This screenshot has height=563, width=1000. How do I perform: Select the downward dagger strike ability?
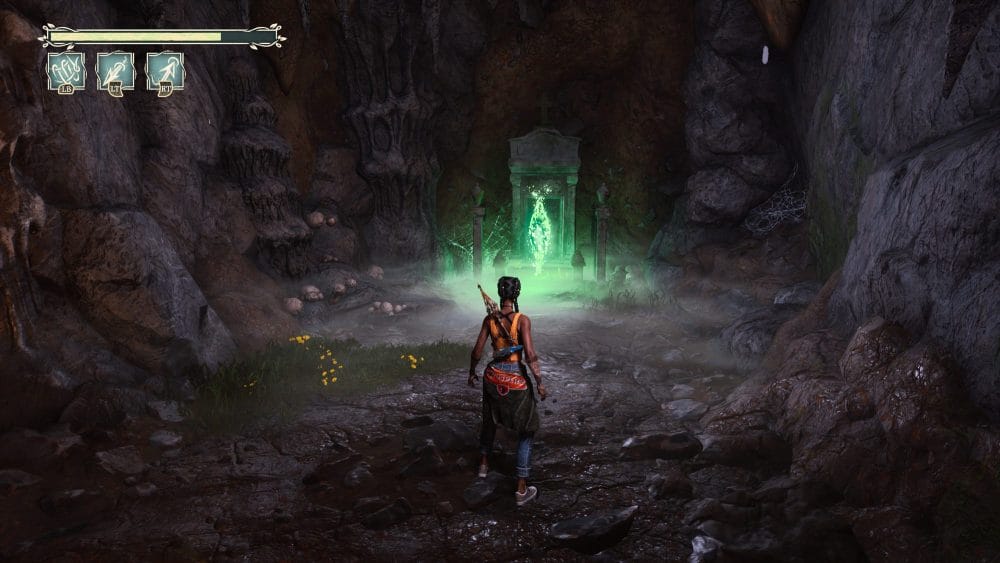[116, 72]
